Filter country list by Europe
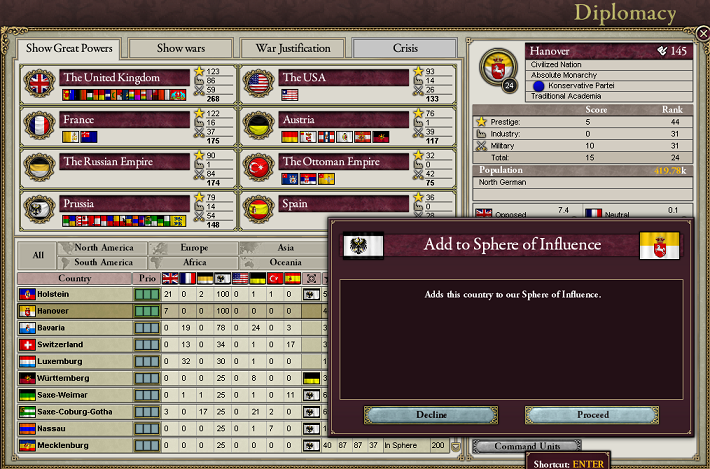 195,247
